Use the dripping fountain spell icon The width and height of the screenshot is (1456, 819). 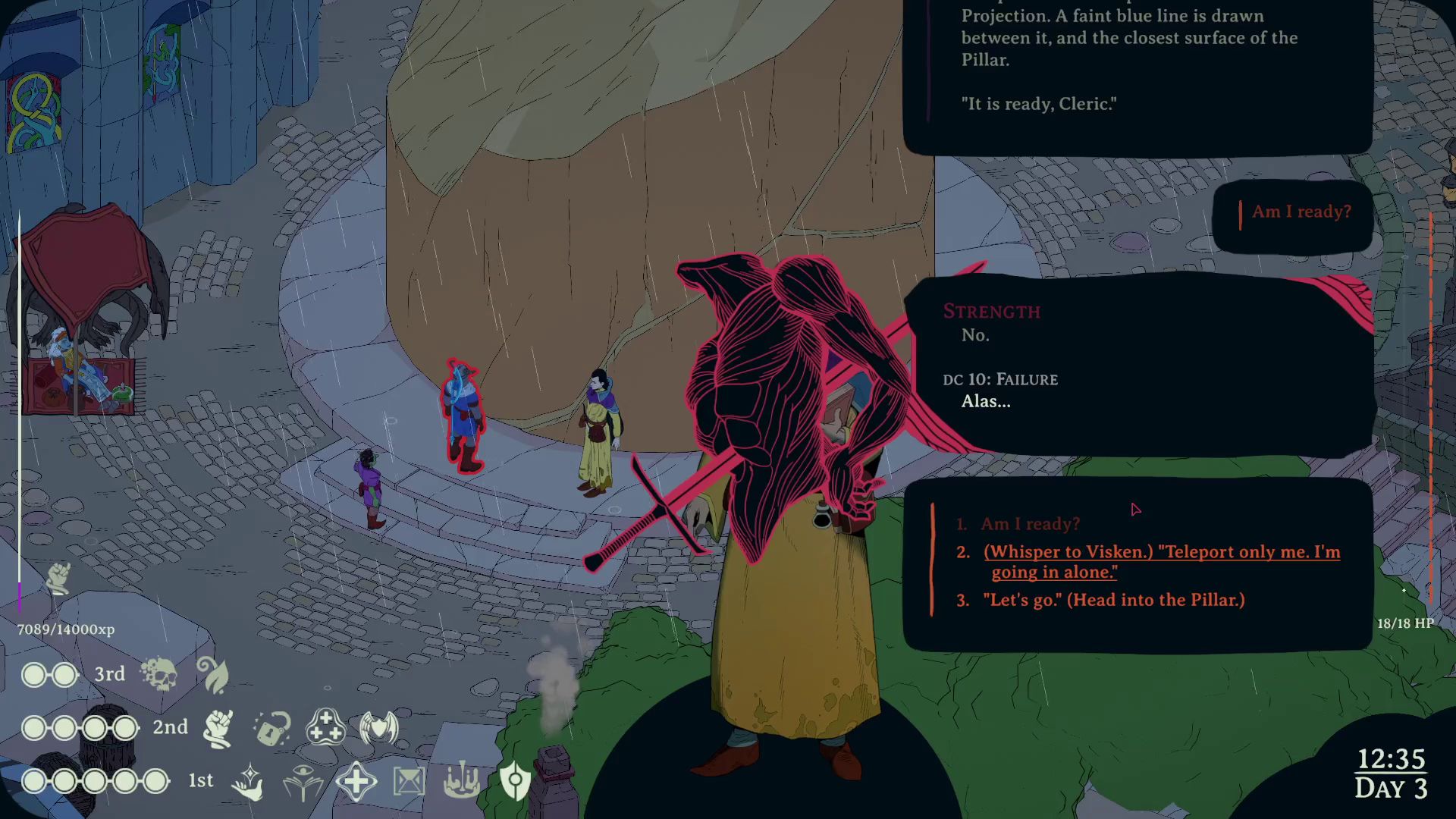click(x=462, y=781)
